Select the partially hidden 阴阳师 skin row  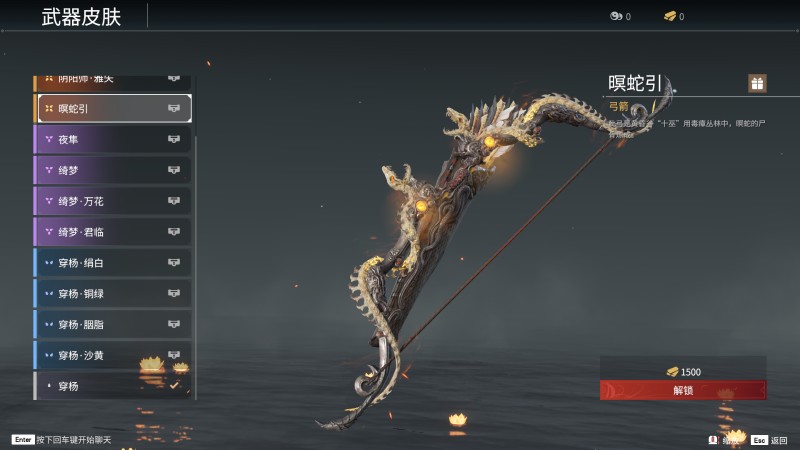click(x=113, y=80)
